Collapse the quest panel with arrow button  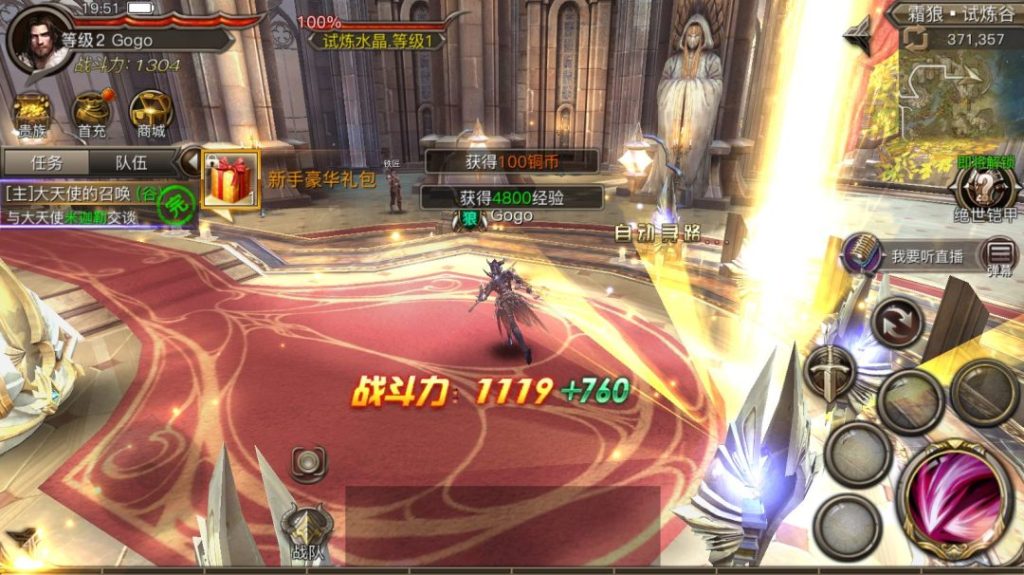pos(189,160)
